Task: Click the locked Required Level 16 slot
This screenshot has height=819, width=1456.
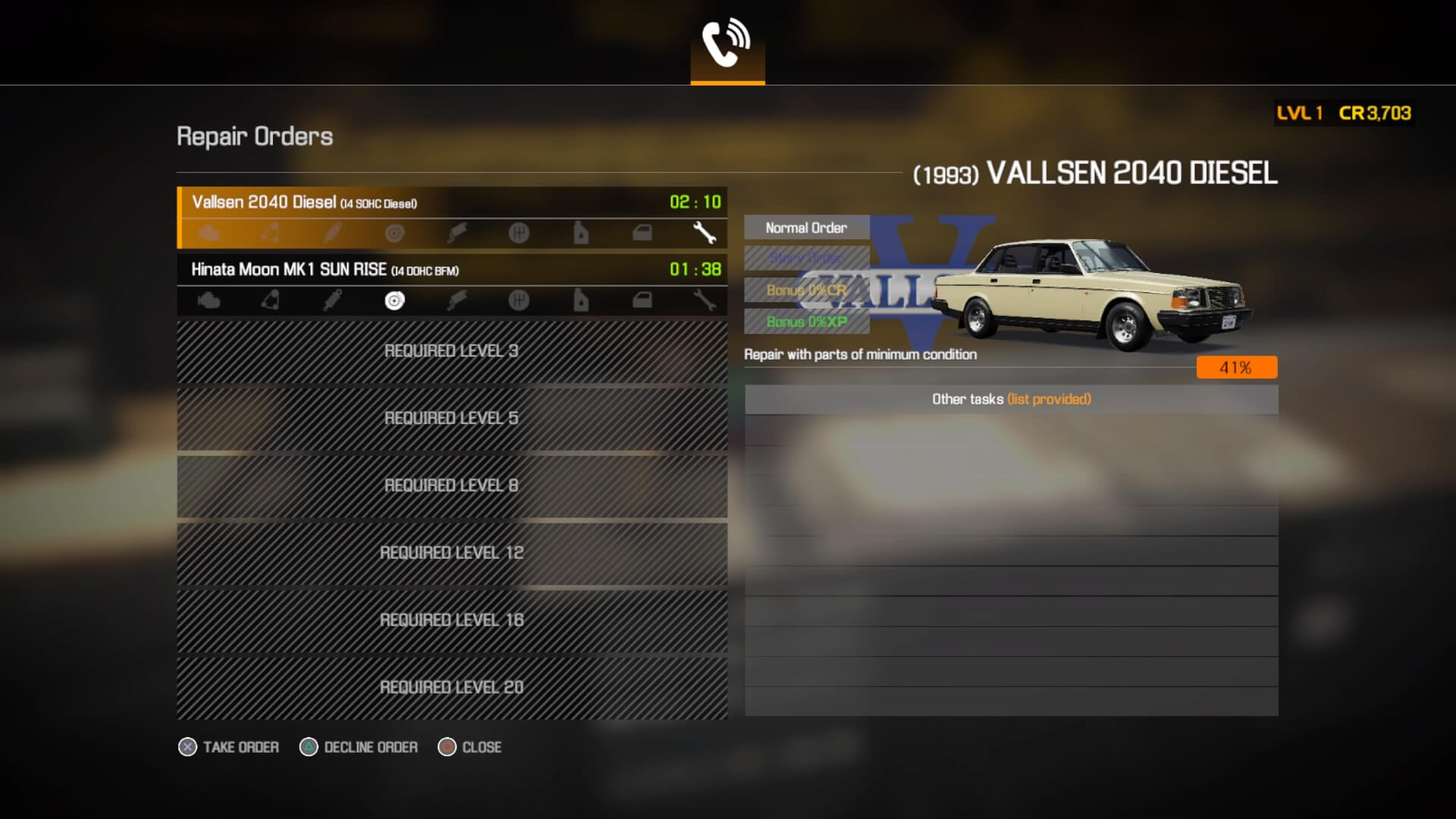Action: [x=452, y=620]
